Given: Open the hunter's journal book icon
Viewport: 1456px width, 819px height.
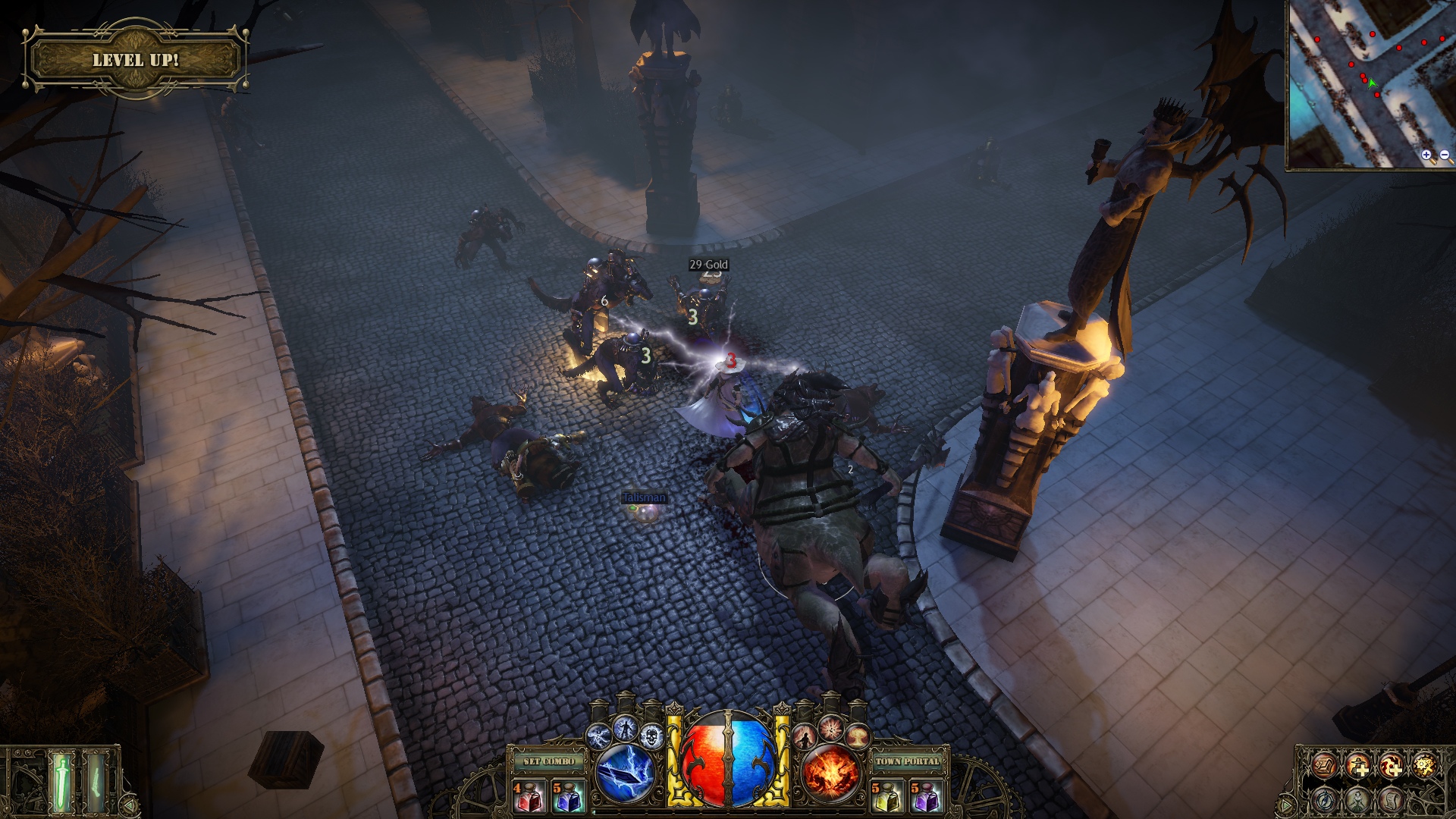Looking at the screenshot, I should coord(1323,767).
